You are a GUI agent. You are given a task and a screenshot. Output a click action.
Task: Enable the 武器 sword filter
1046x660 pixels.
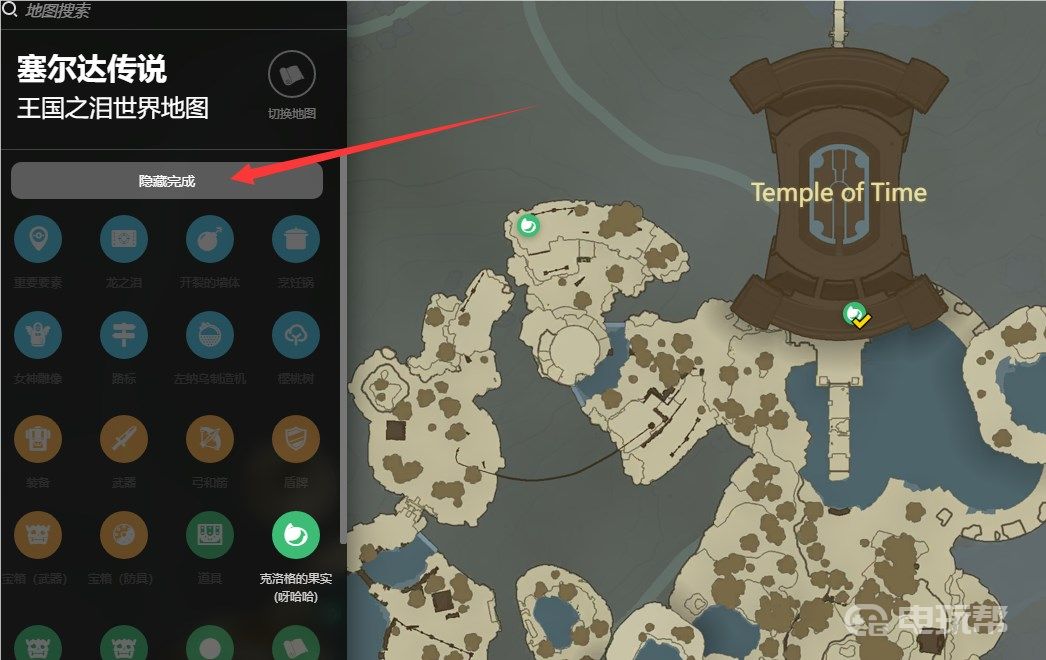[124, 439]
